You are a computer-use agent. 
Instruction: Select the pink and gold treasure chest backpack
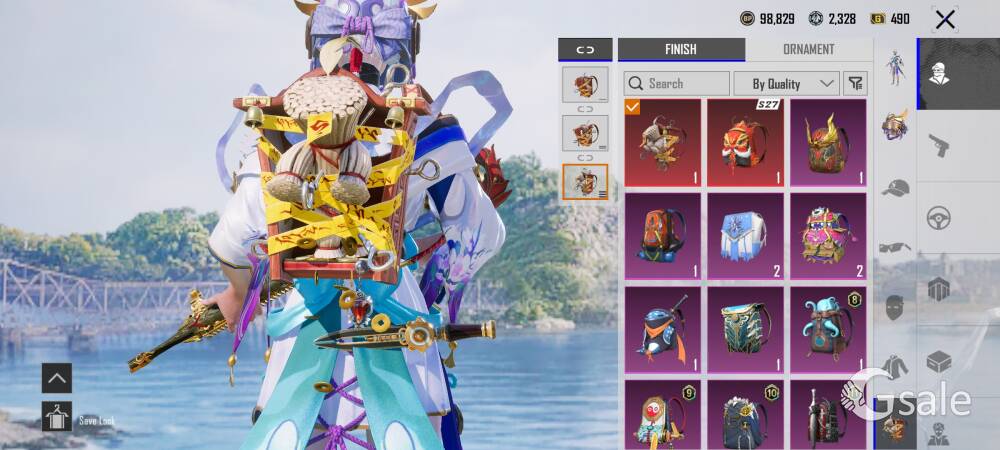[828, 236]
